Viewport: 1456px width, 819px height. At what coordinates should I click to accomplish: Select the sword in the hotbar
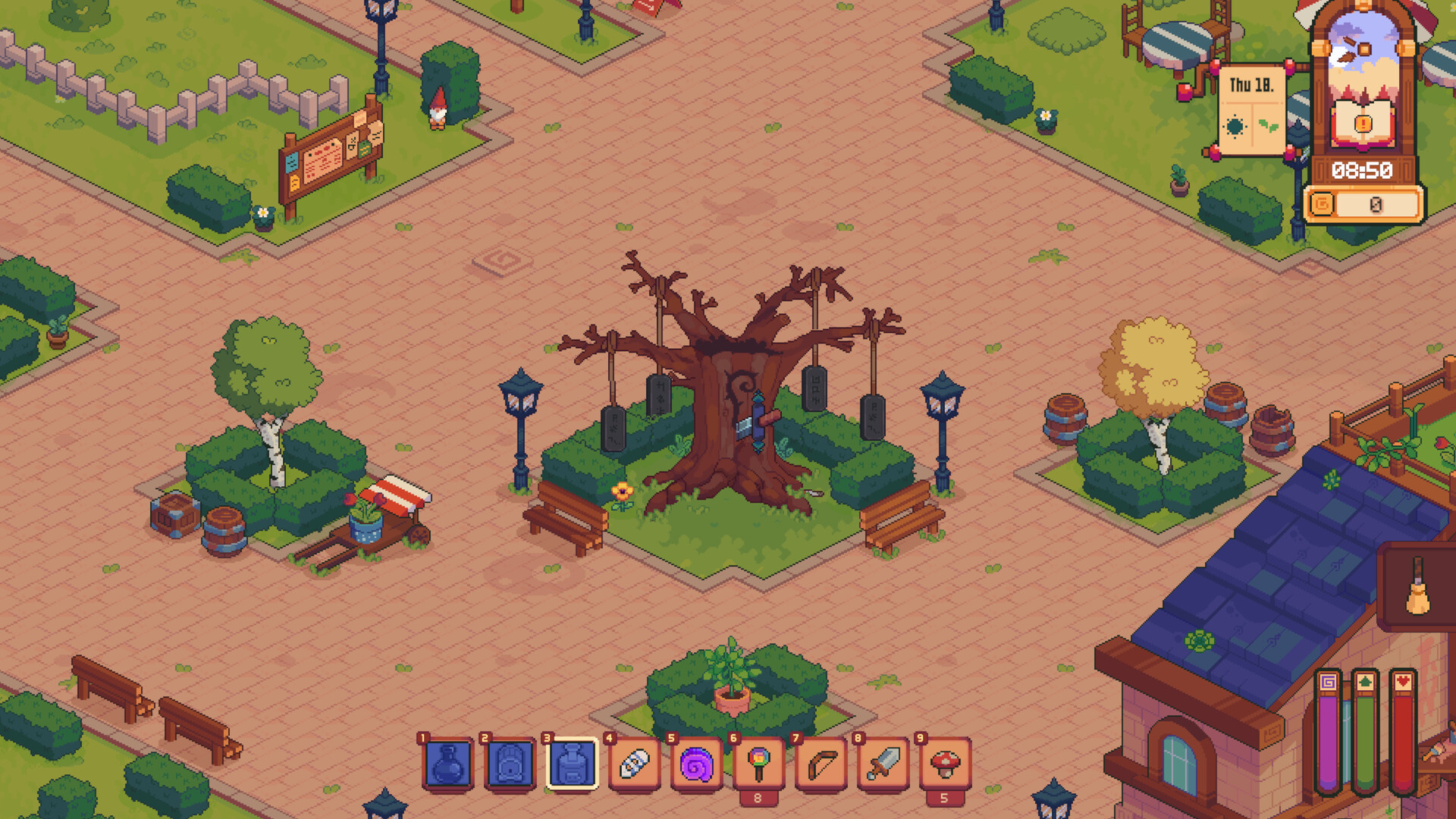pyautogui.click(x=883, y=764)
